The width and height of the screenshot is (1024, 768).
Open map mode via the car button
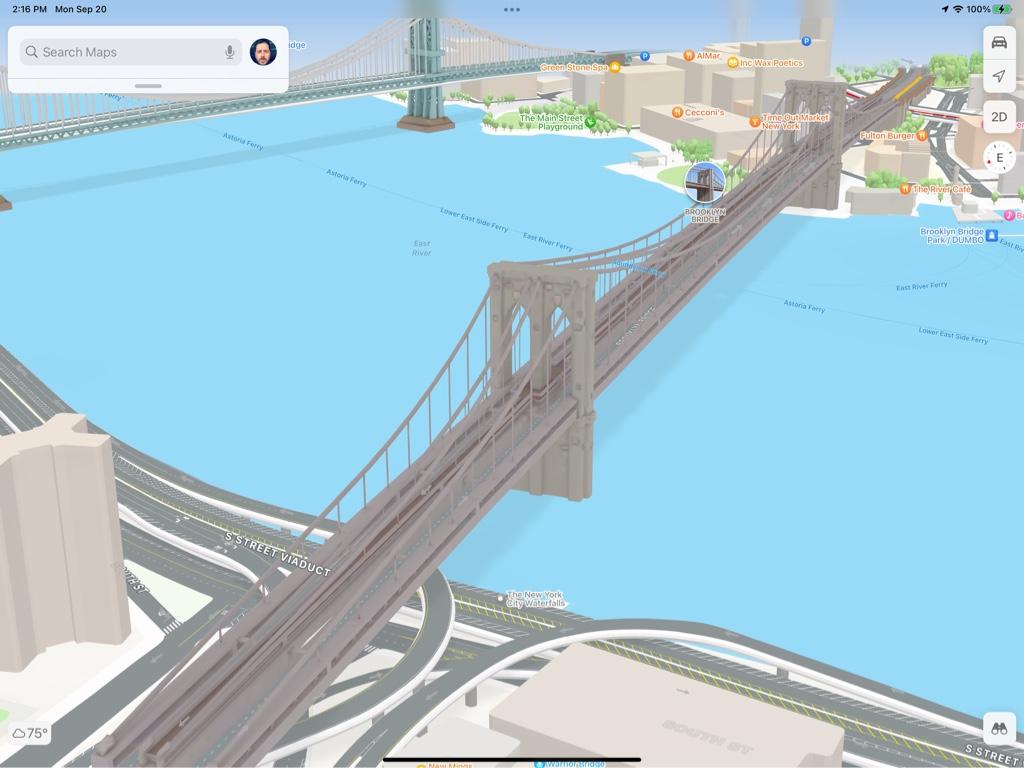999,42
